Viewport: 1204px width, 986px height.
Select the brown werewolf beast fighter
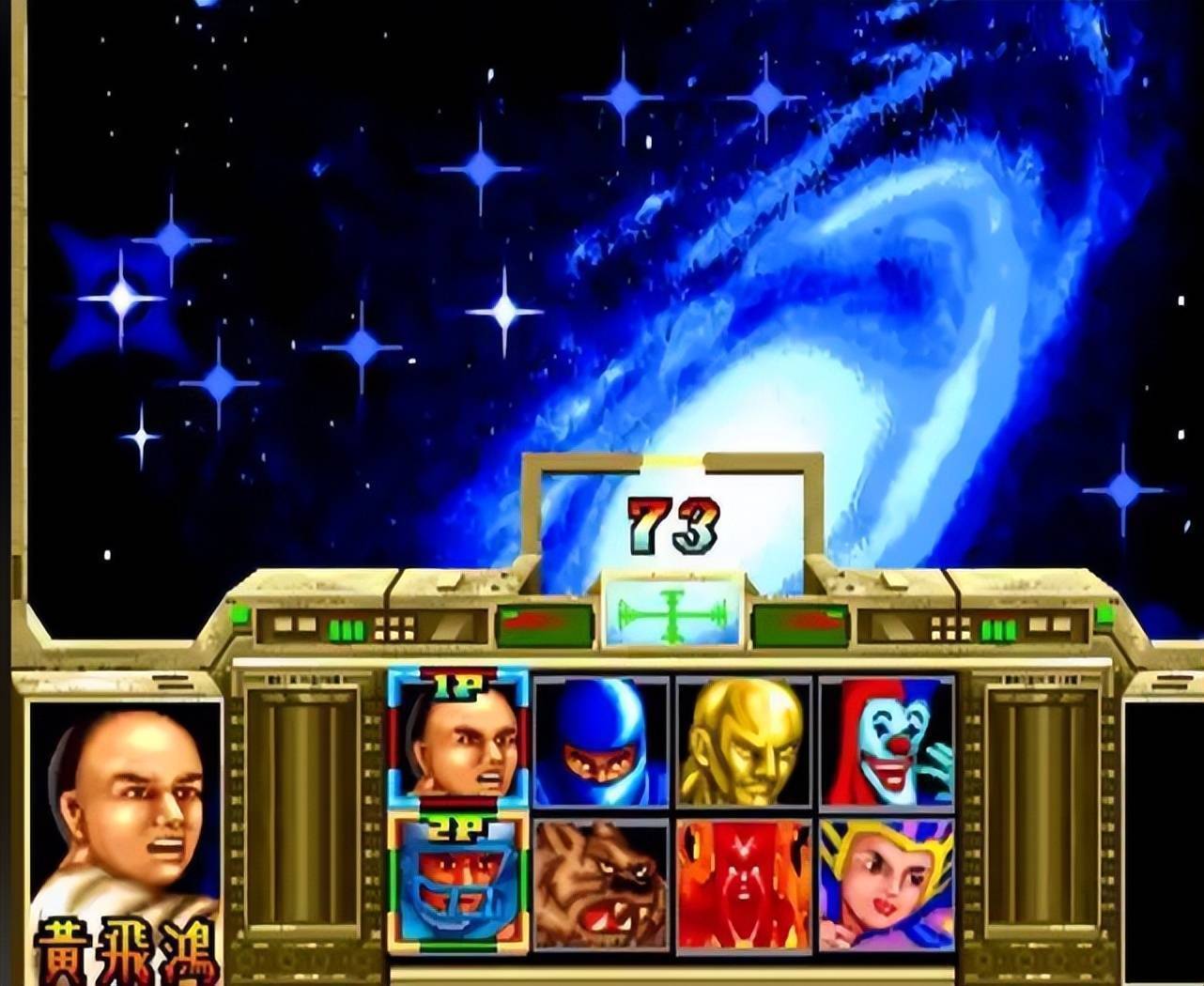601,884
